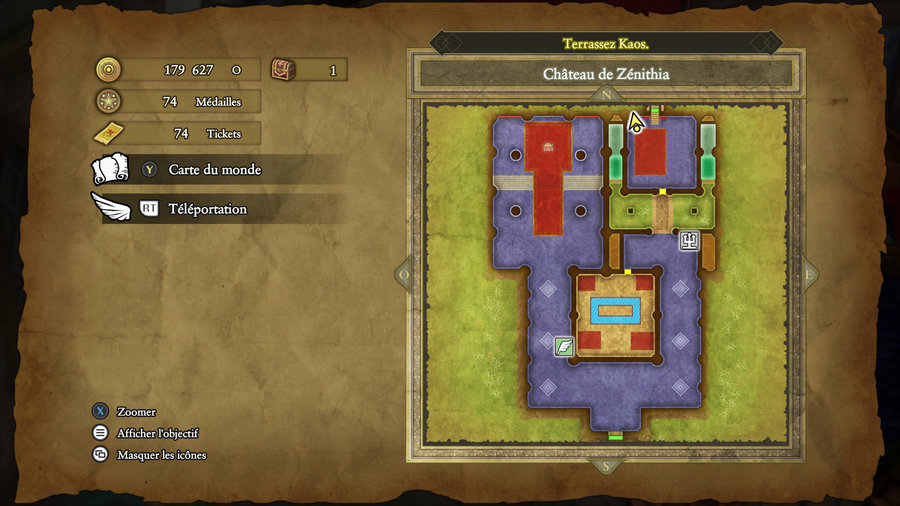This screenshot has height=506, width=900.
Task: Click the treasure chest marker in red room
Action: 547,146
